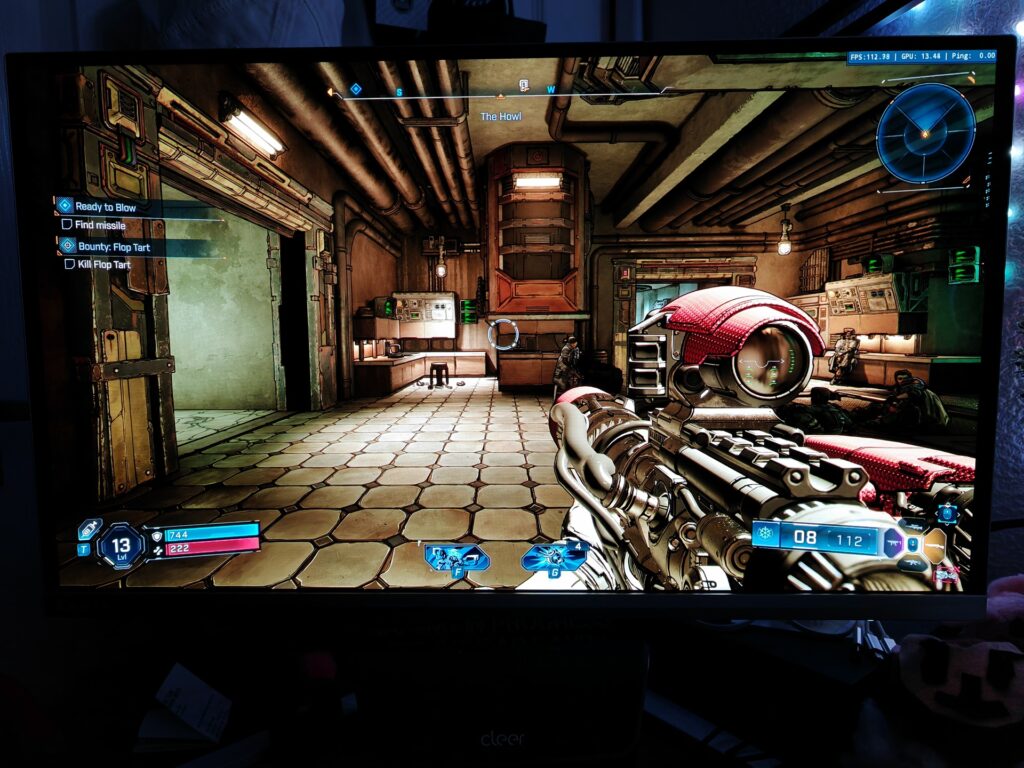Choose the top weapon slot in the wheel
The width and height of the screenshot is (1024, 768).
(912, 524)
